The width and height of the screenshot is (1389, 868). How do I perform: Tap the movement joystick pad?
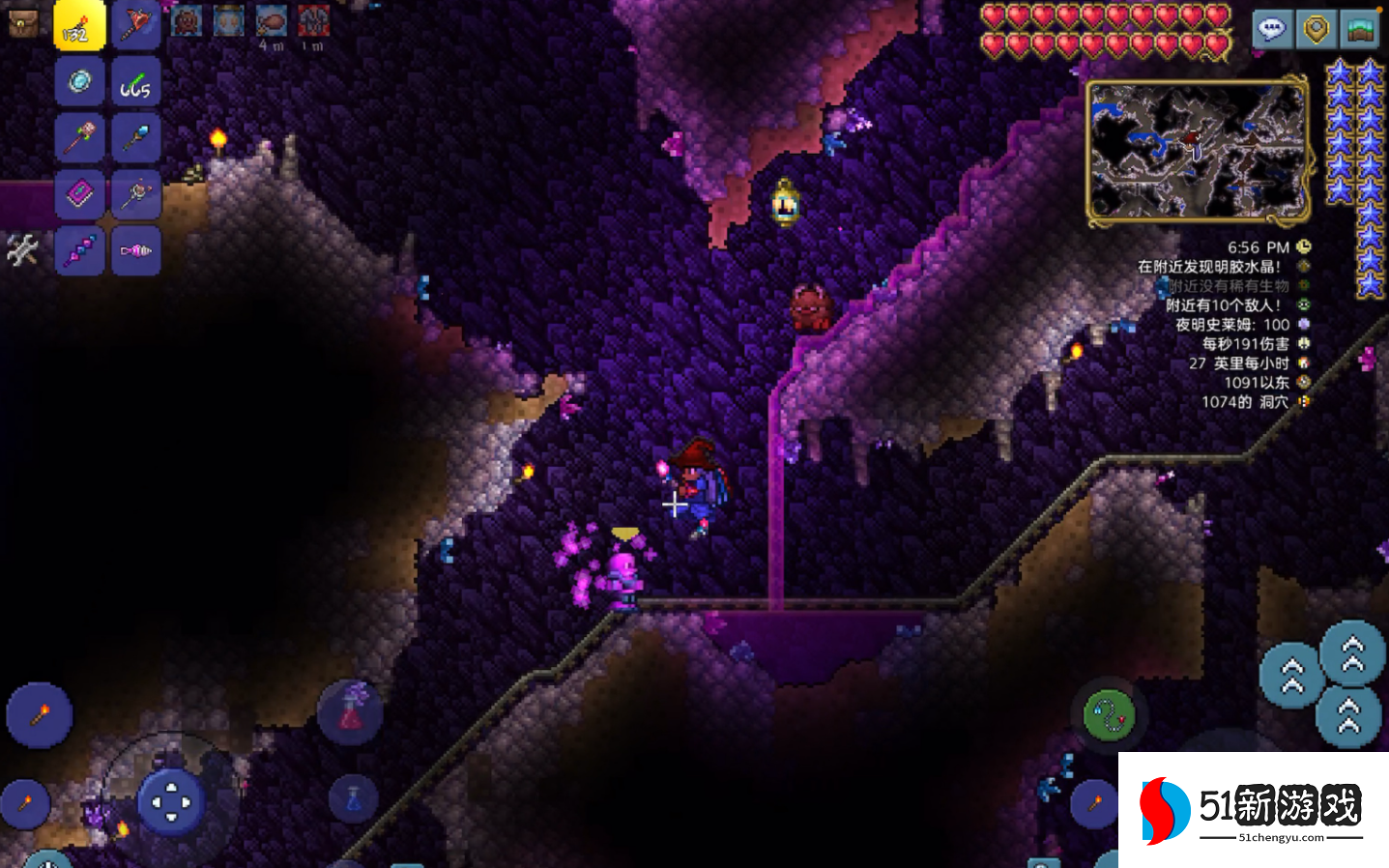(171, 801)
